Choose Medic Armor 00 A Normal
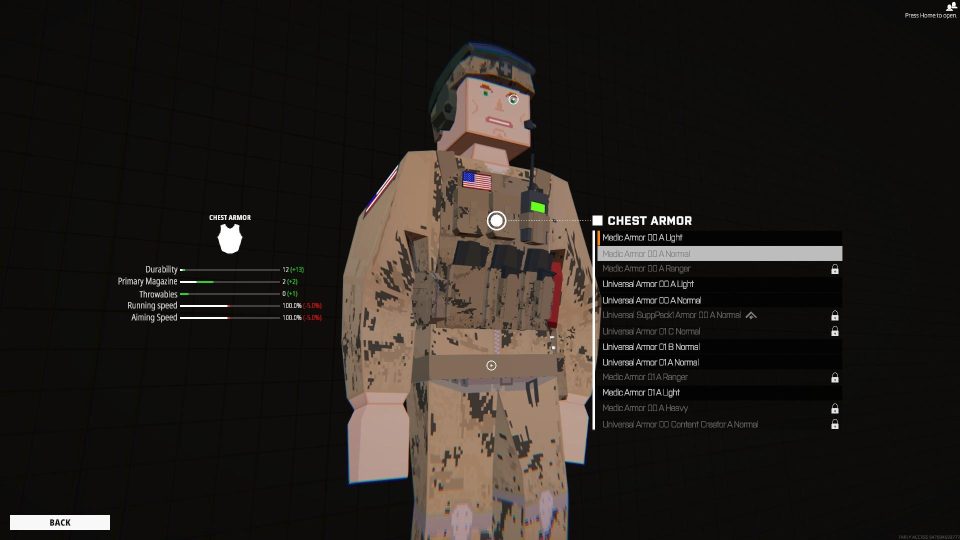Screen dimensions: 960x540 pyautogui.click(x=720, y=254)
